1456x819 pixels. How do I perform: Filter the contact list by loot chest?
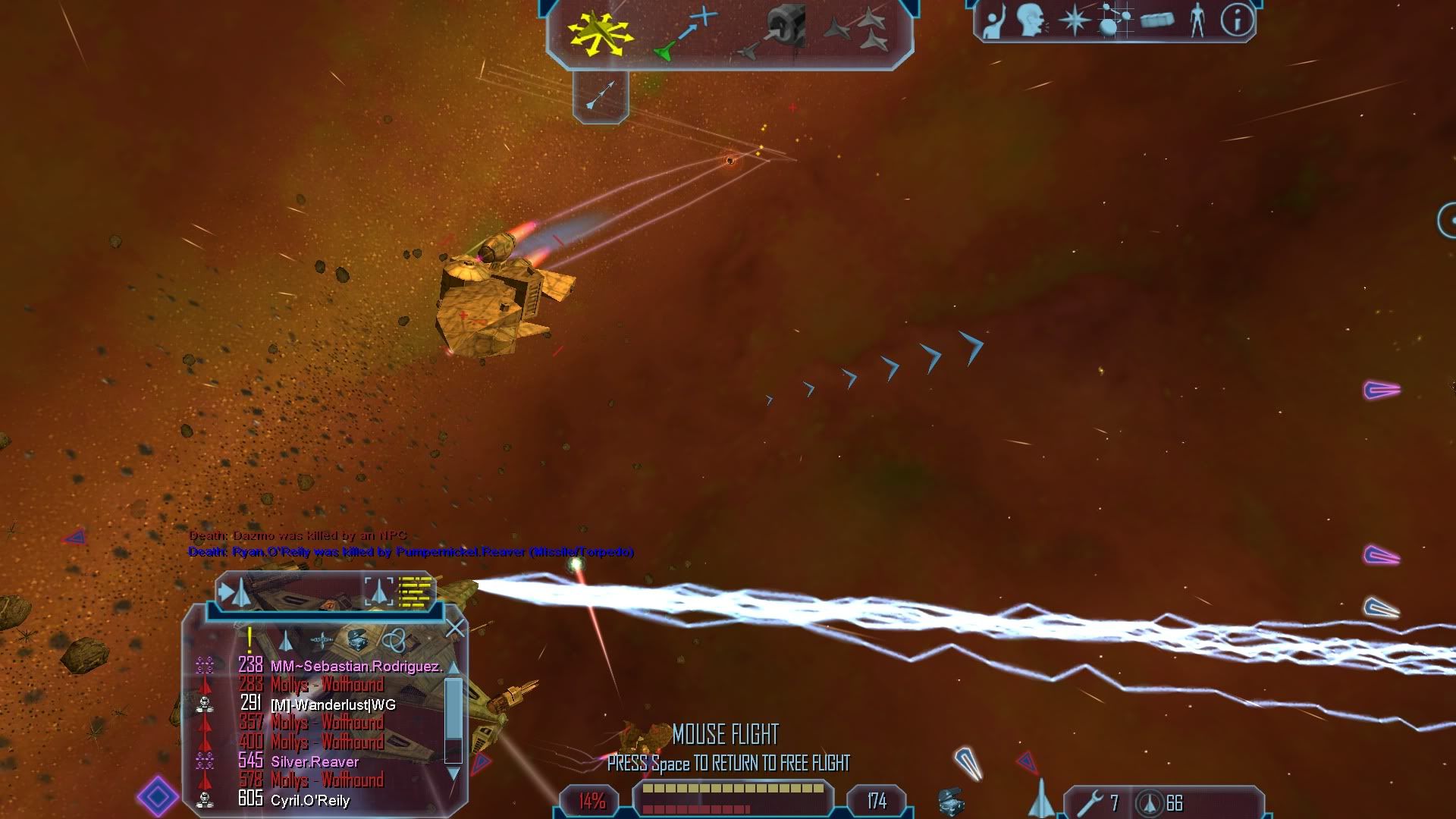357,641
